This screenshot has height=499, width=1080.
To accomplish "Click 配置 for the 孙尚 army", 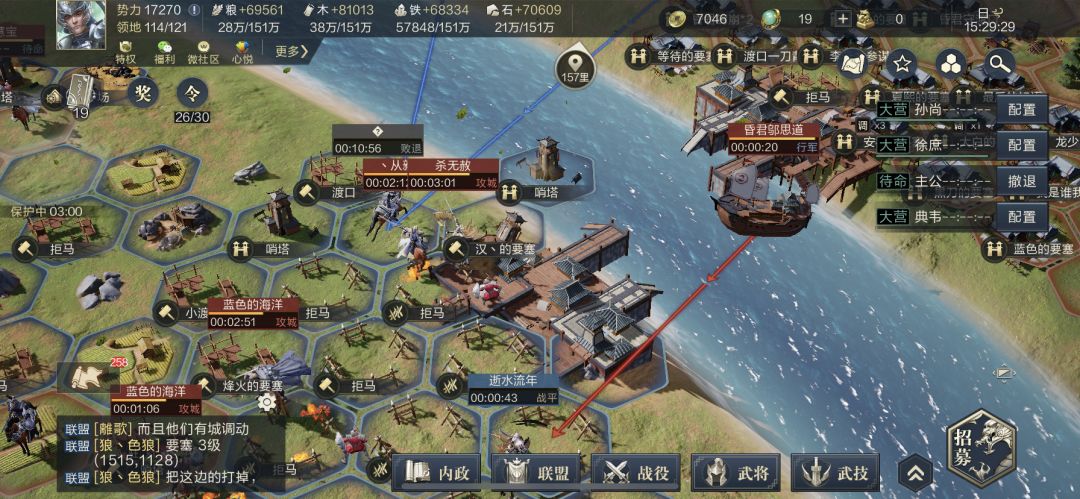I will 1021,109.
